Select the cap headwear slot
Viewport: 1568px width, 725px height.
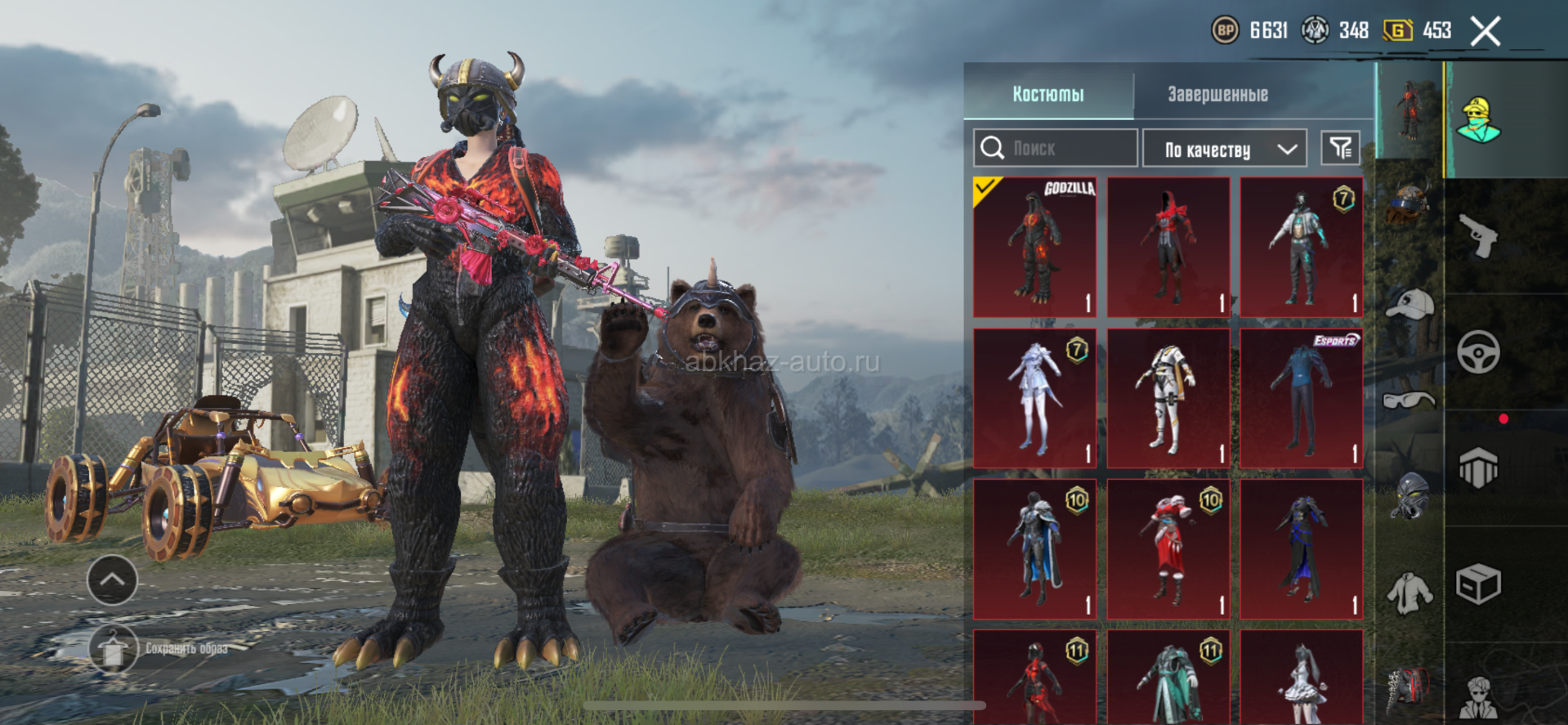[x=1409, y=304]
